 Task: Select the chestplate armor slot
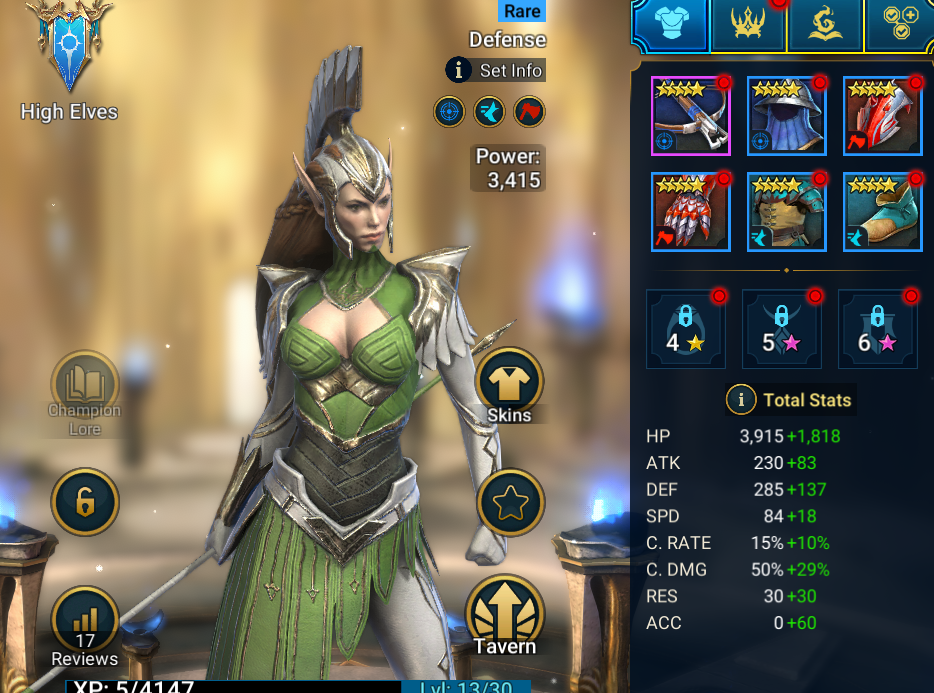point(786,212)
